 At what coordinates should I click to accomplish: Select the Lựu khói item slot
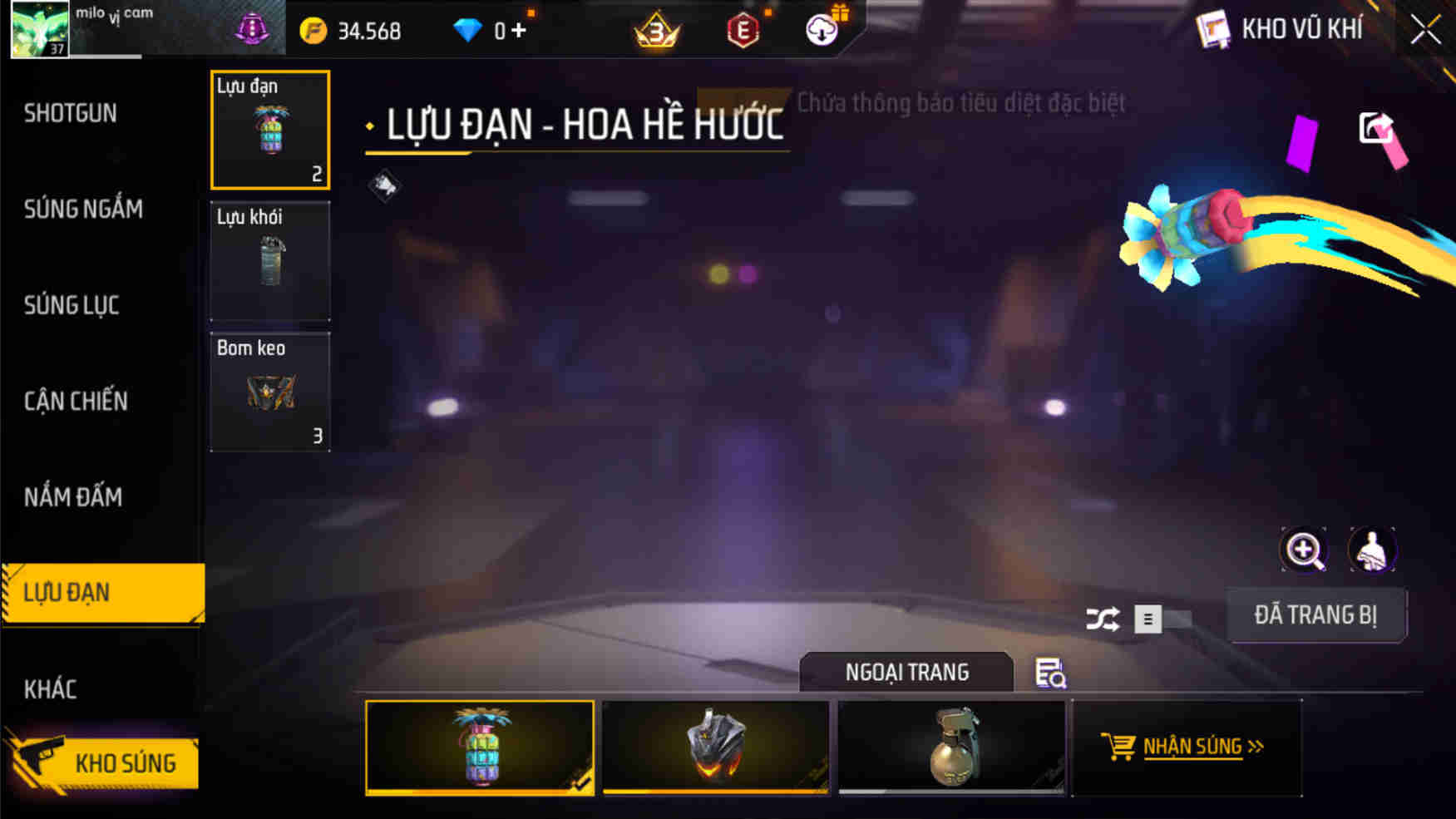(x=269, y=262)
